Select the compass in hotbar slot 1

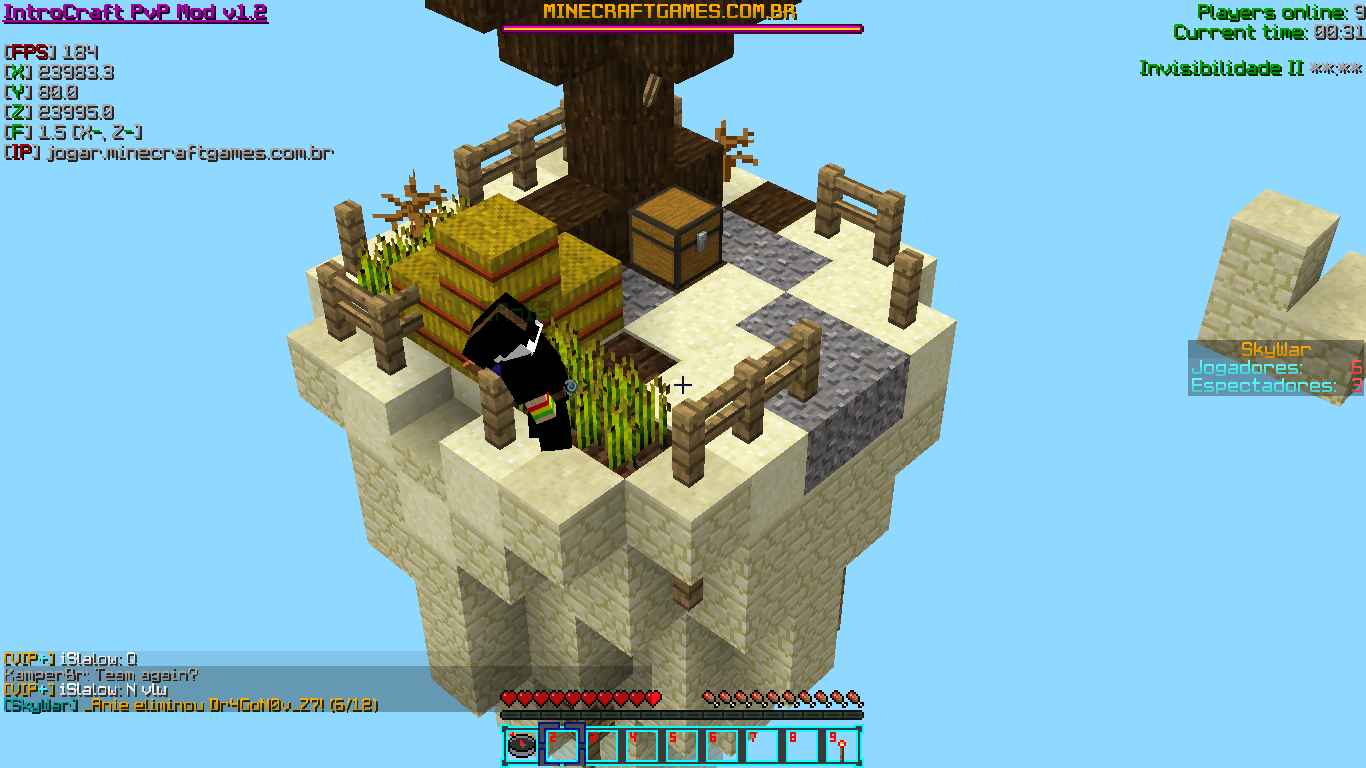[x=521, y=745]
